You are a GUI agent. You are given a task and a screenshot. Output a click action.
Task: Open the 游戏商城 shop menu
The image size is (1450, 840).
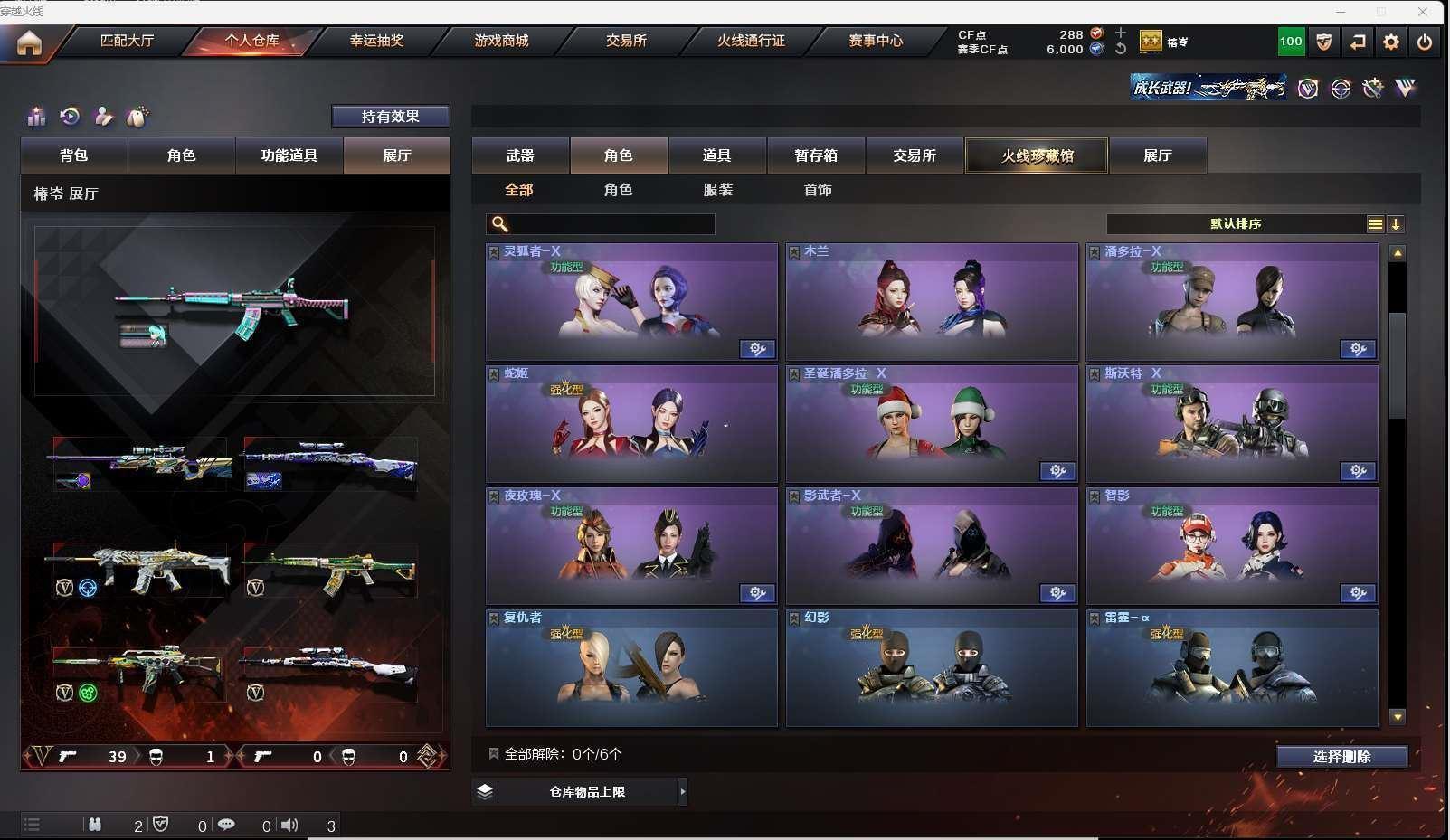[501, 41]
